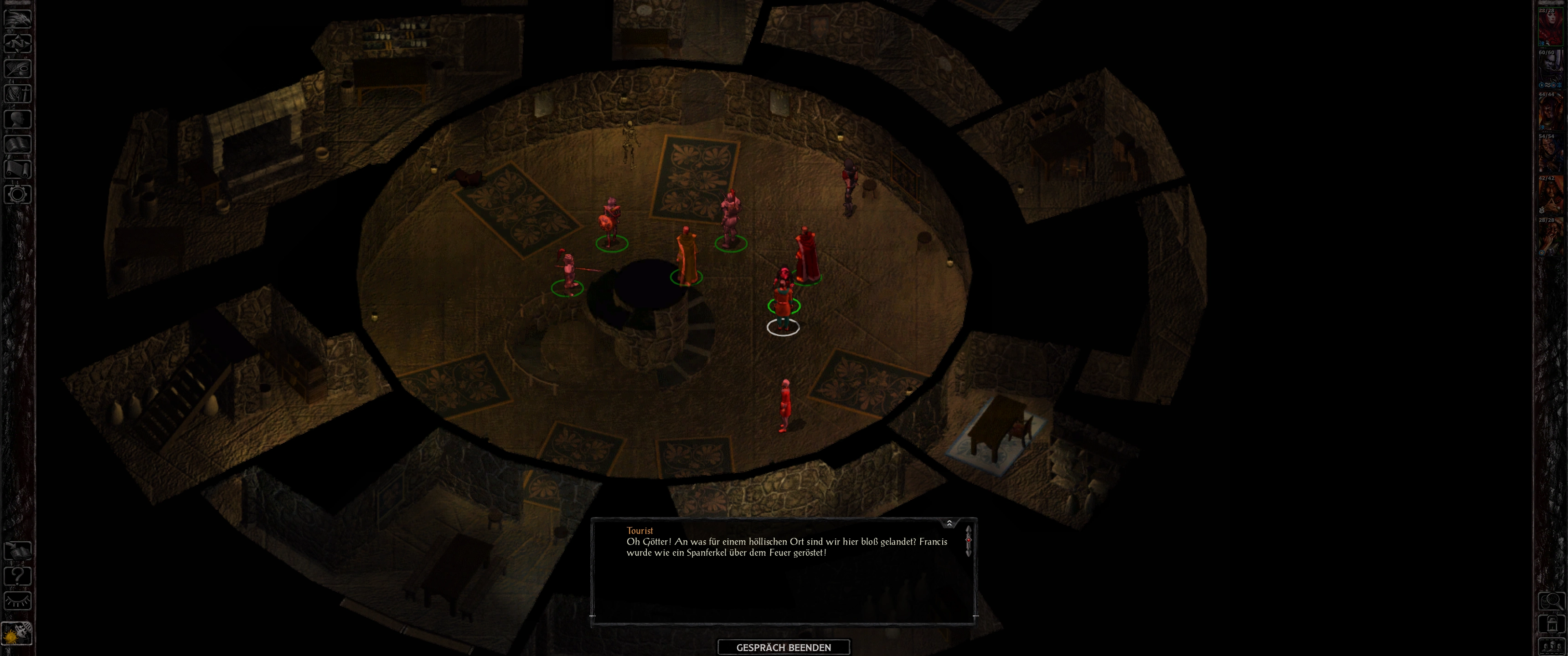Open the inventory armor and sword icon
This screenshot has width=1568, height=656.
[x=18, y=94]
